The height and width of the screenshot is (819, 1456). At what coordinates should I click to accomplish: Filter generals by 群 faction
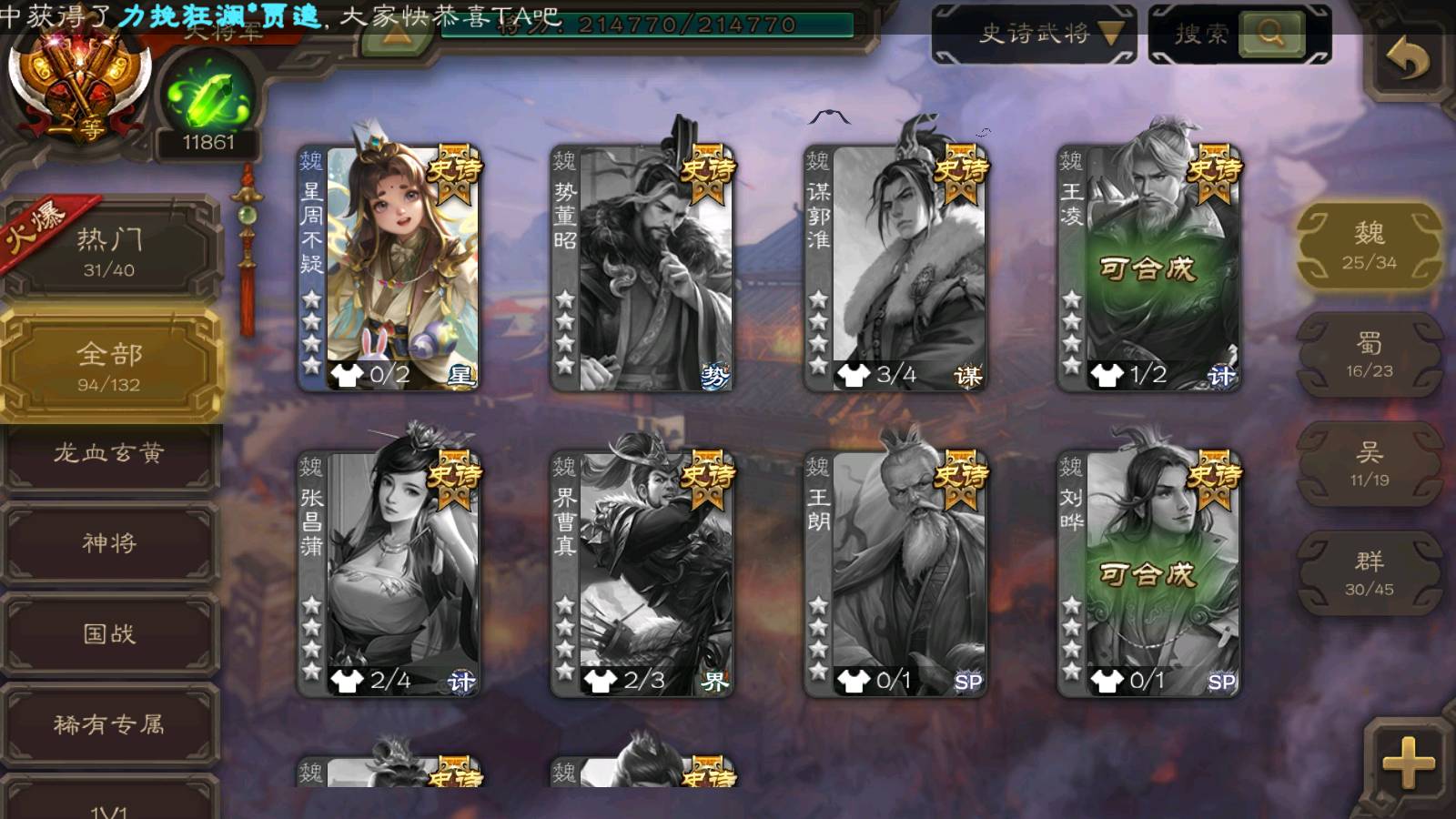tap(1369, 573)
